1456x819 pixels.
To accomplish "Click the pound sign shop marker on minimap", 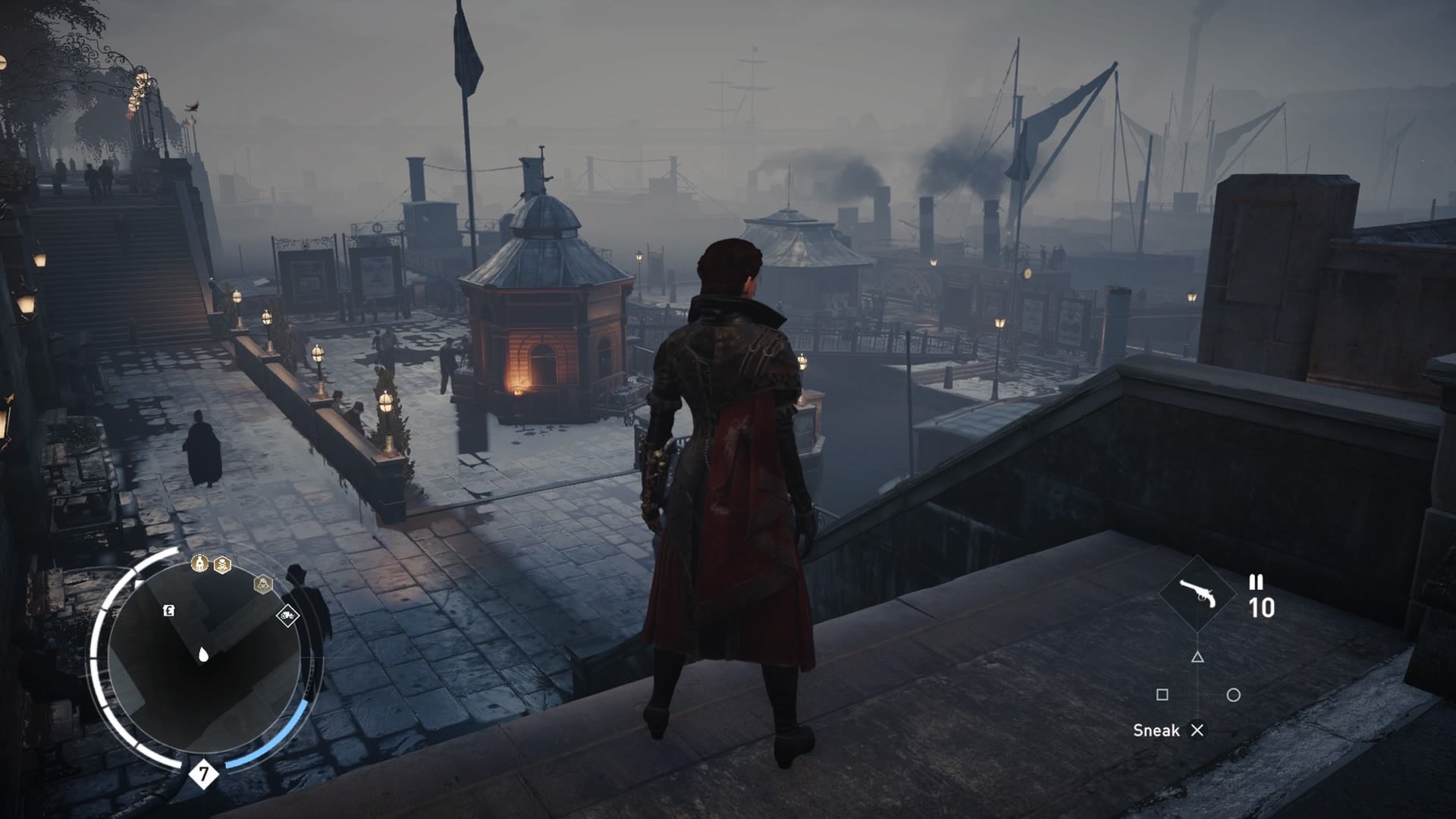I will pyautogui.click(x=169, y=610).
